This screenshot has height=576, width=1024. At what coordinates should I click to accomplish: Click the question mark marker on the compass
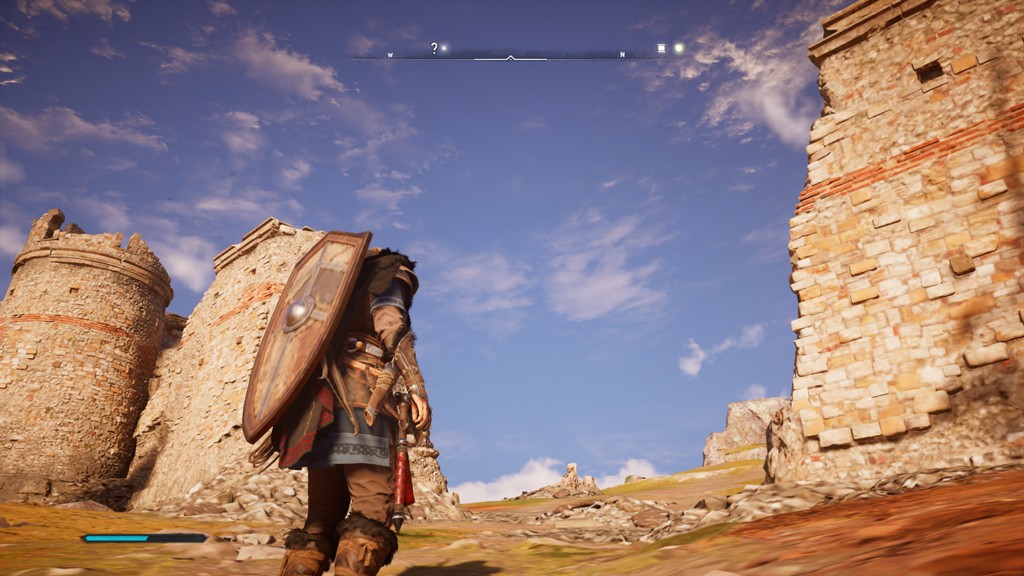pyautogui.click(x=435, y=47)
